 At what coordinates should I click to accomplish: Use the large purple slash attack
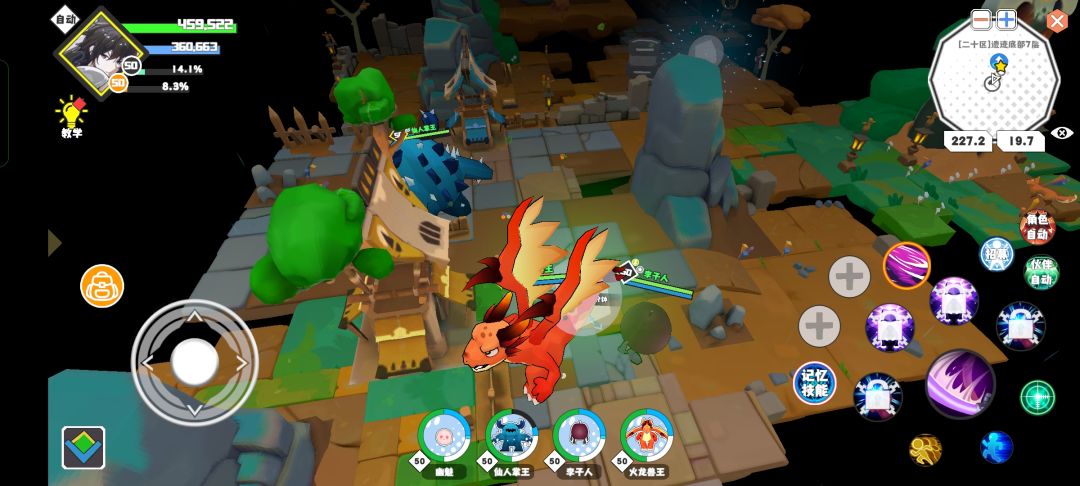point(960,385)
